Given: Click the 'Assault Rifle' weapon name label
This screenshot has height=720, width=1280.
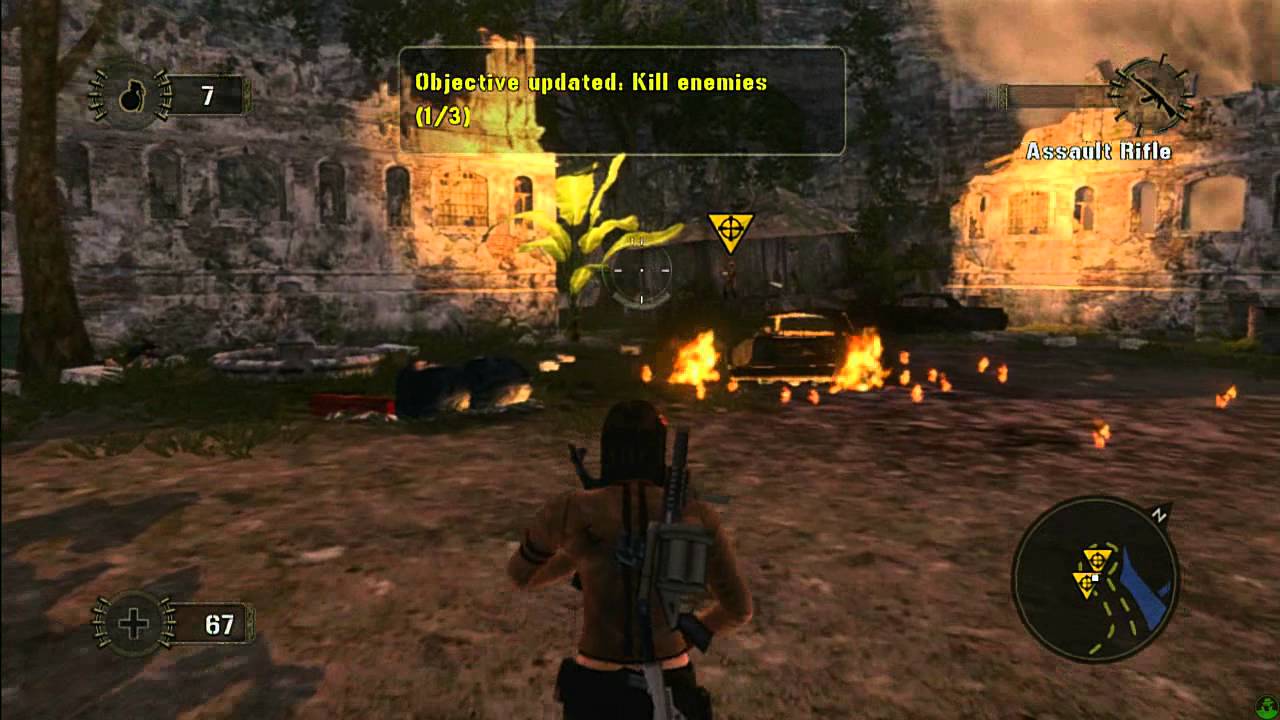Looking at the screenshot, I should 1100,149.
